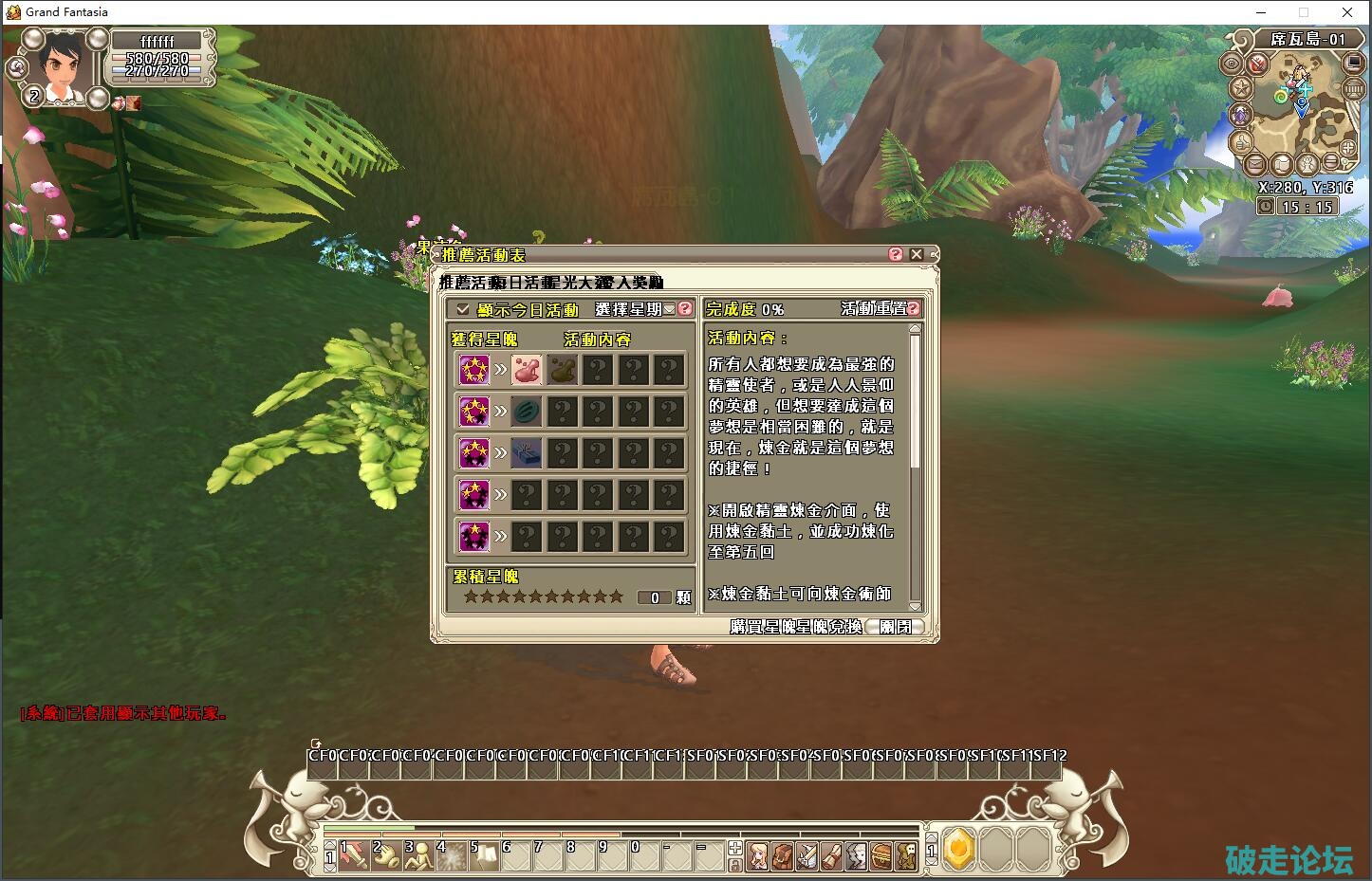Open the help icon beside 活動重置
The image size is (1372, 881).
point(914,308)
